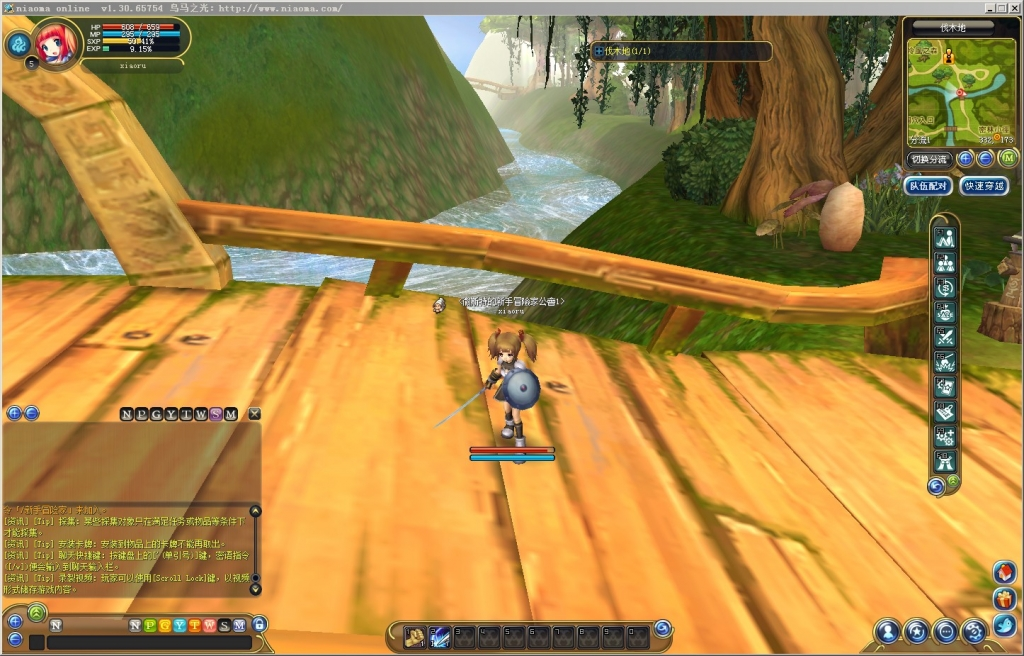
Task: Open 队伍配对 team matching
Action: coord(927,186)
